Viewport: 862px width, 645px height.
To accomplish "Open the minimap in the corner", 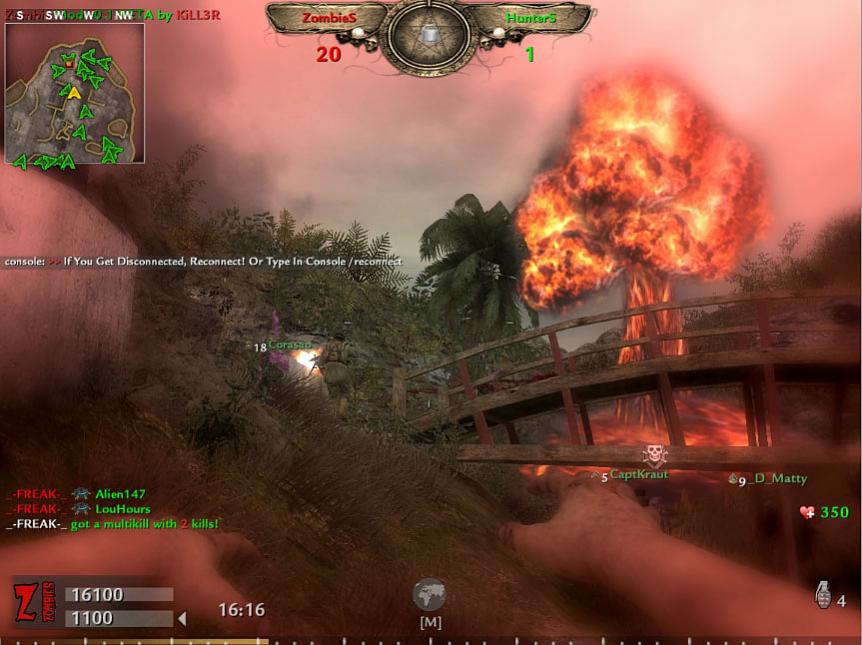I will point(75,93).
